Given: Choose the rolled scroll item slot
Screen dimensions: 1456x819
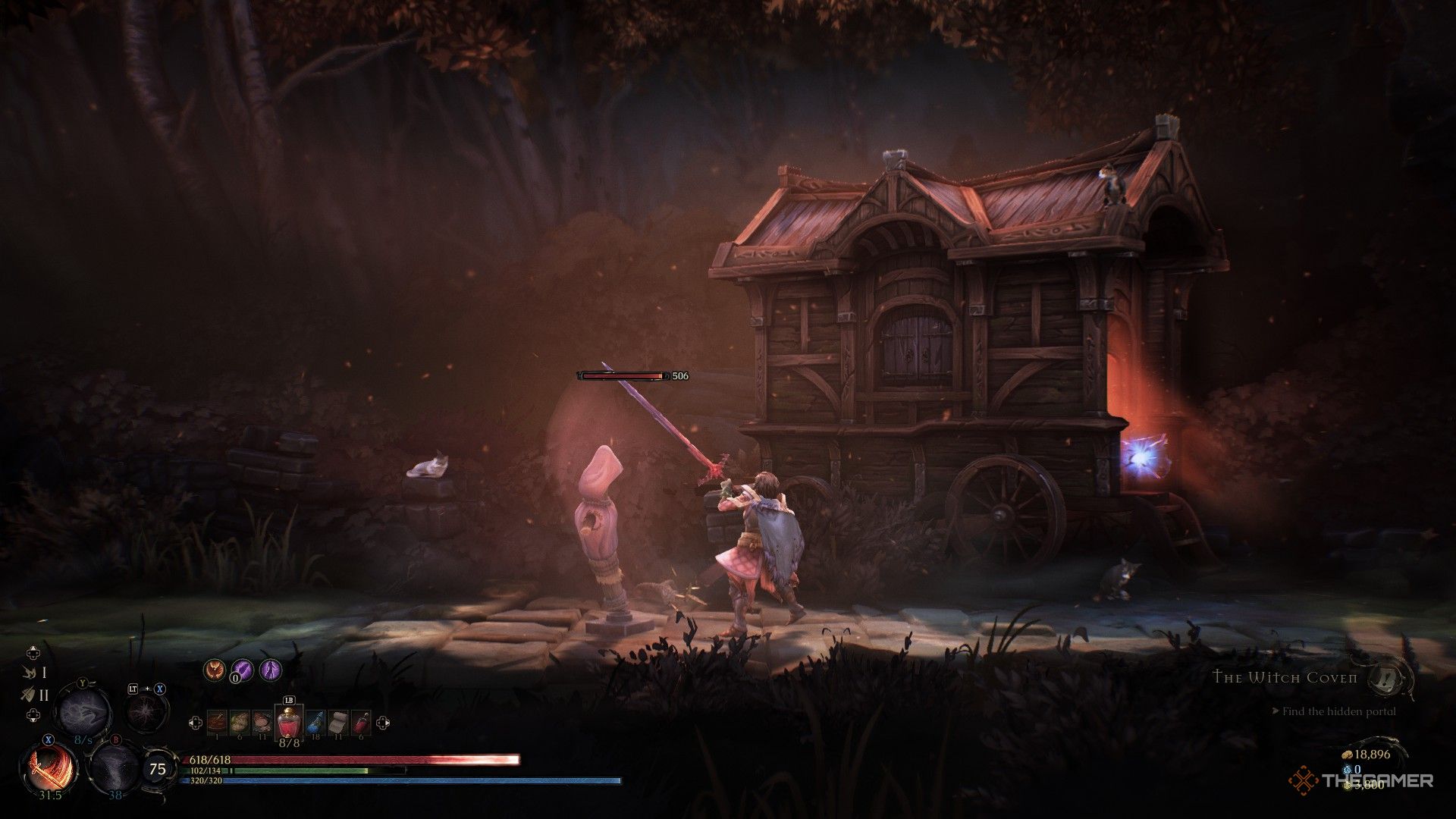Looking at the screenshot, I should tap(338, 723).
